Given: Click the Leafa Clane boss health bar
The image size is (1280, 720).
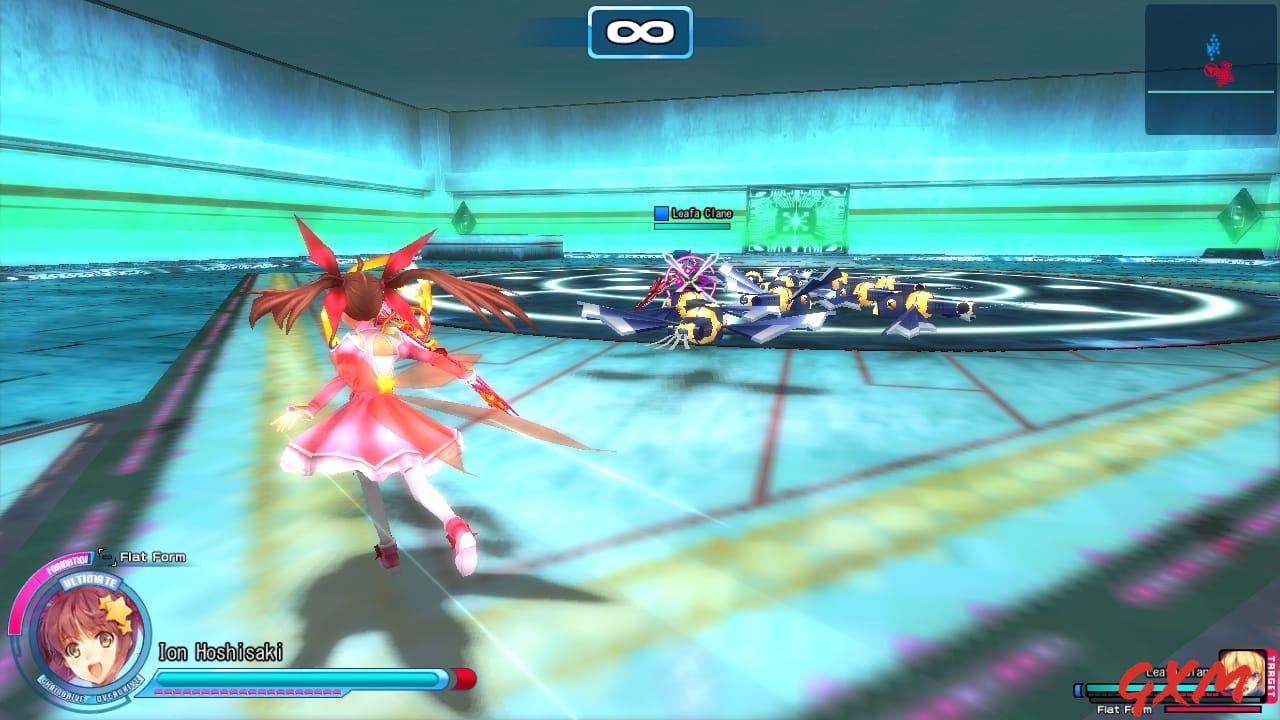Looking at the screenshot, I should [x=1150, y=688].
